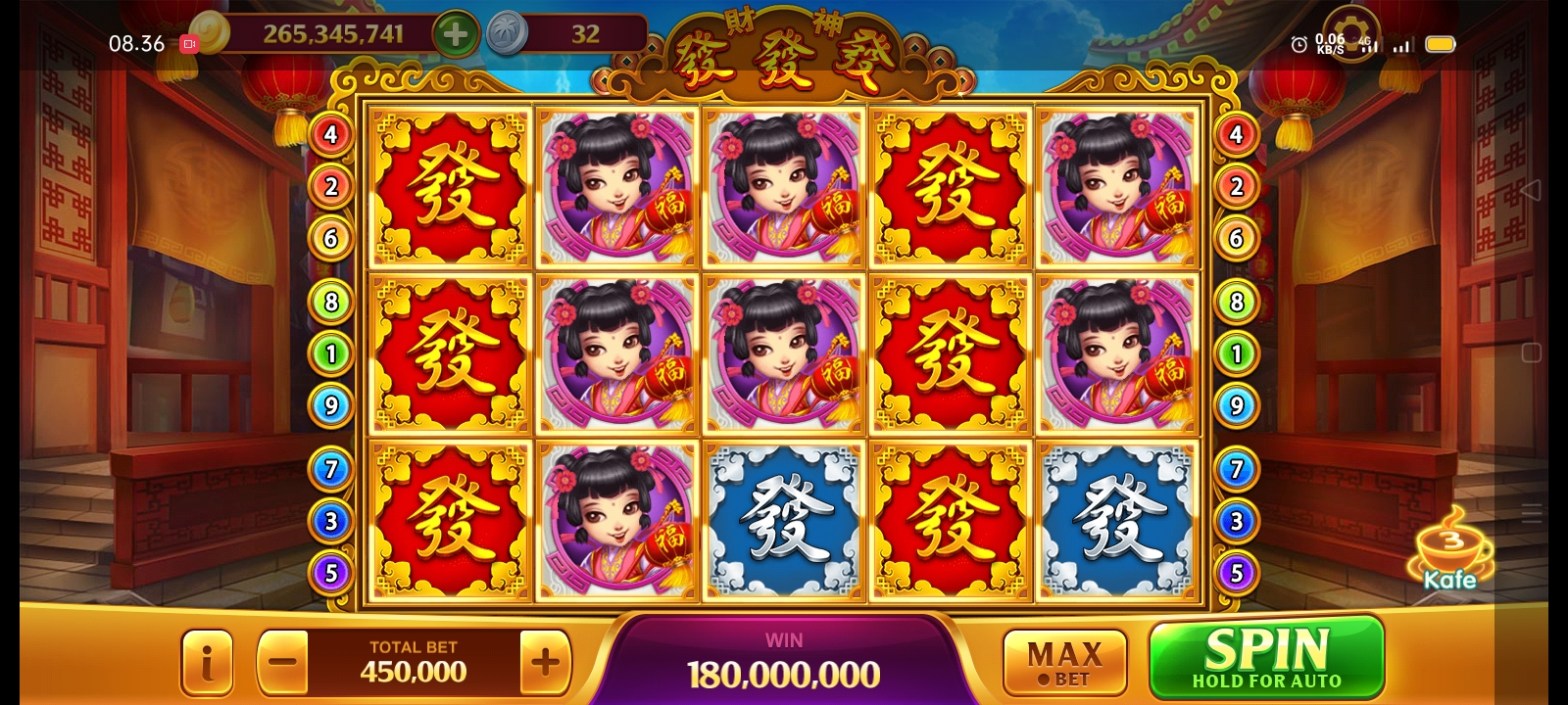Open the paytable info button
This screenshot has height=705, width=1568.
point(207,662)
